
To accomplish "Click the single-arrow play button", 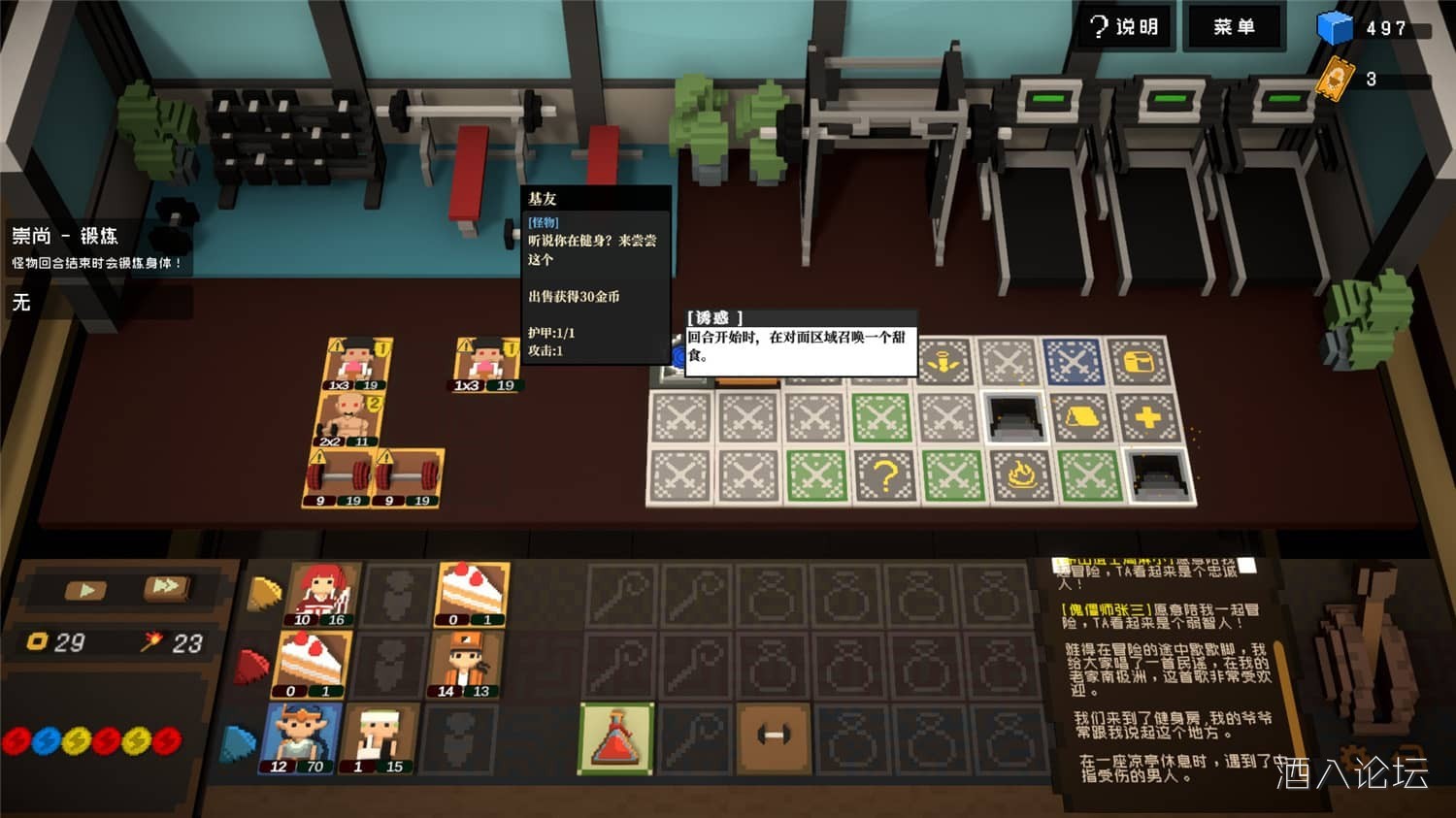I will tap(86, 589).
